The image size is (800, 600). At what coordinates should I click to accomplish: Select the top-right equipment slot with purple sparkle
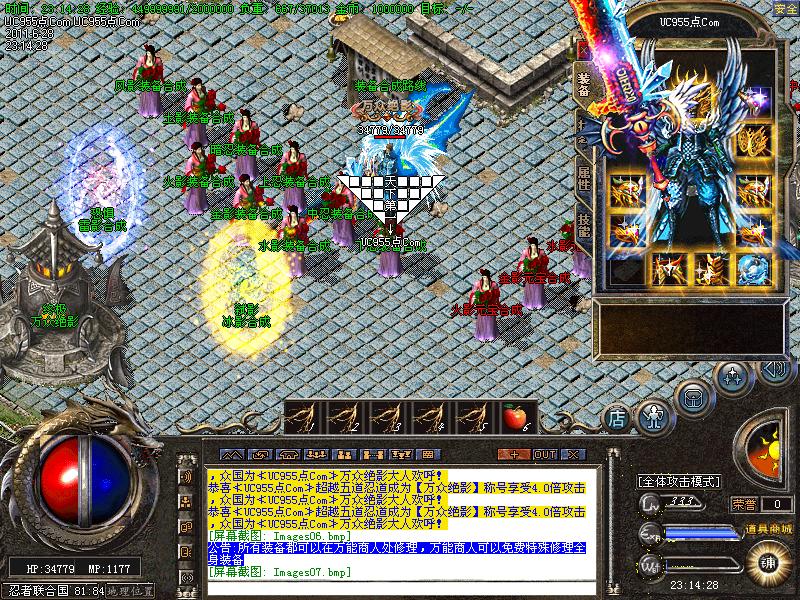[x=753, y=100]
